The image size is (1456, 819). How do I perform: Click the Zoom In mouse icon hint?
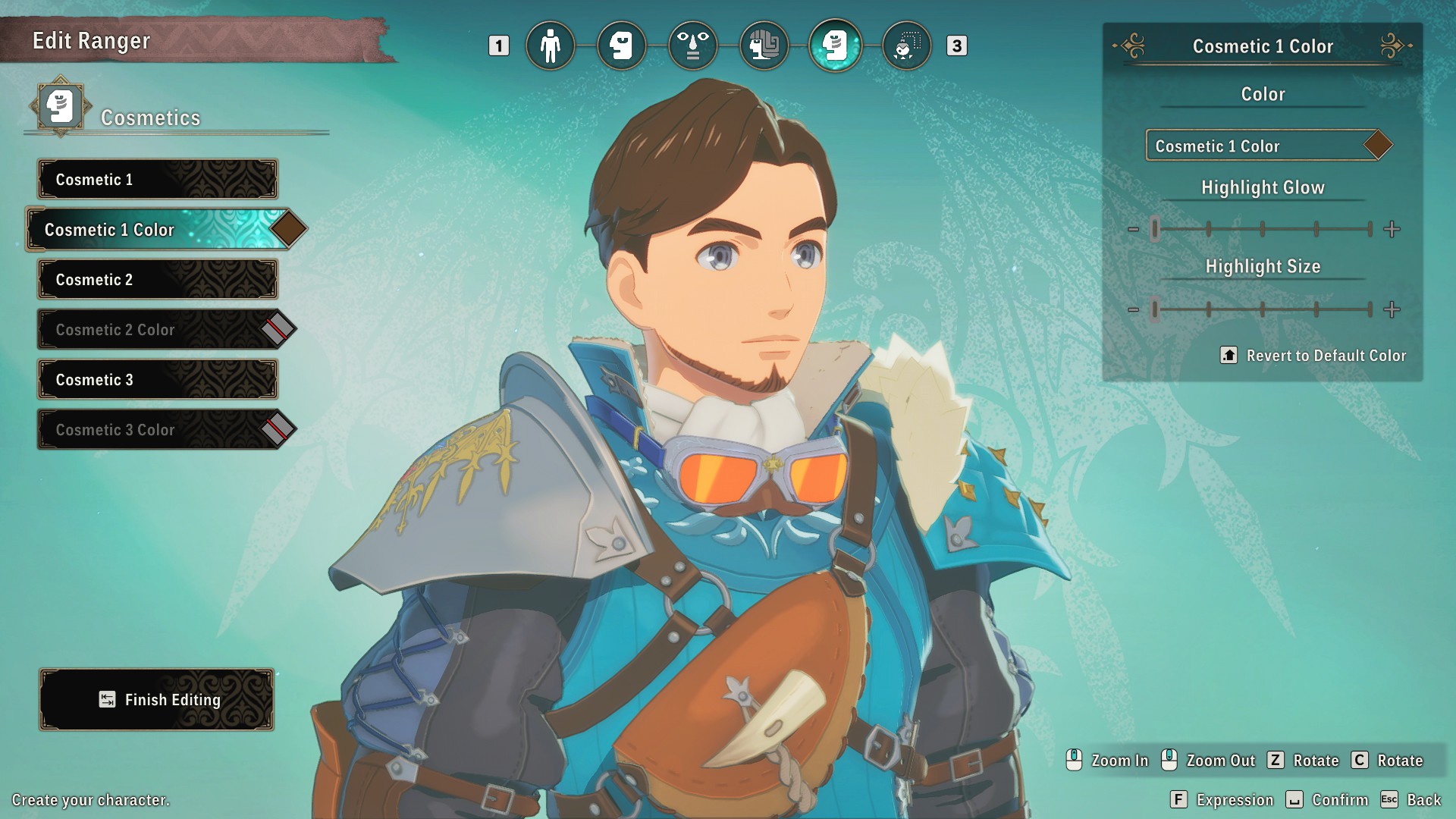point(1072,760)
